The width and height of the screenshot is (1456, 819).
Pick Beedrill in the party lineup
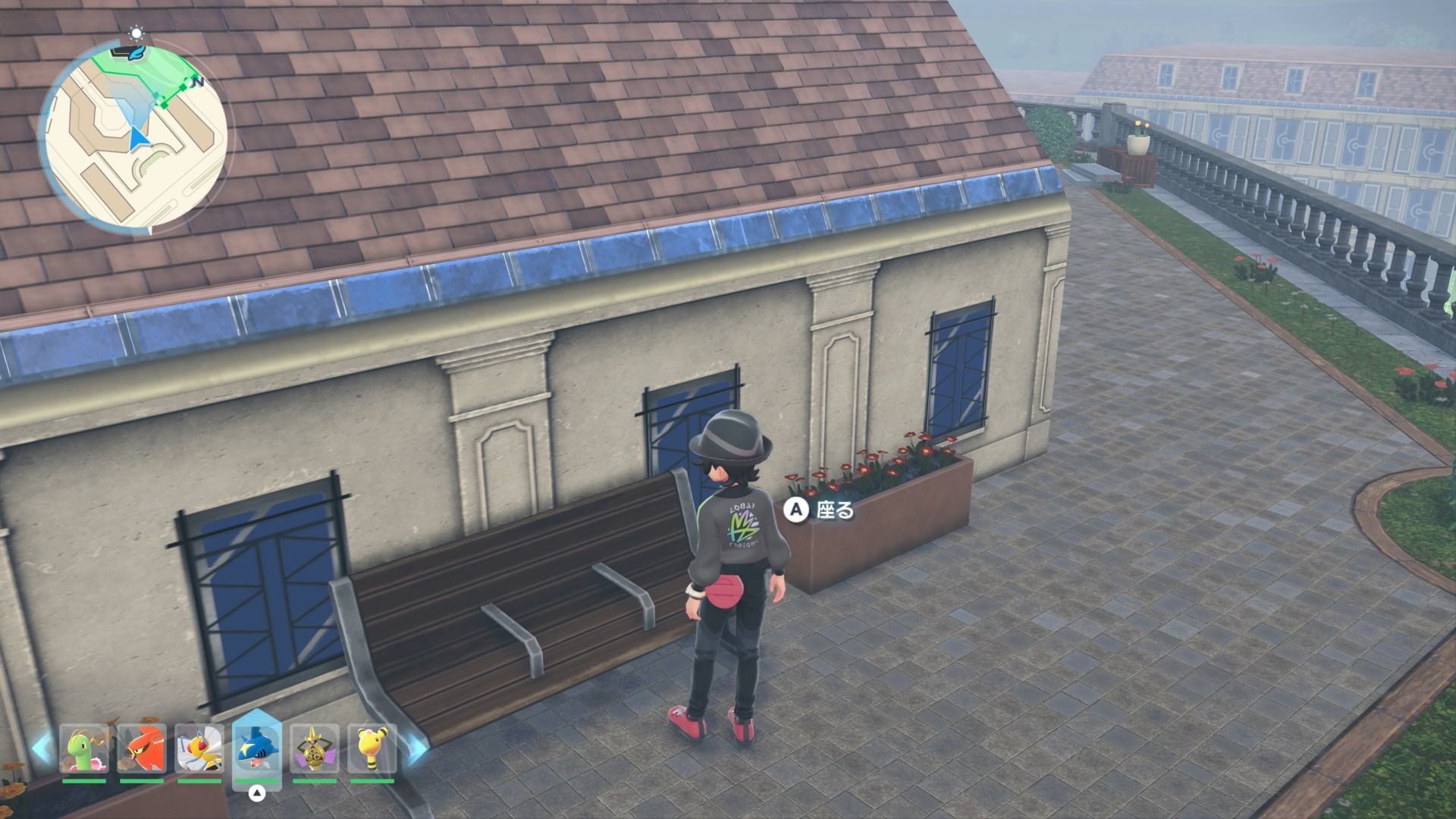pos(199,749)
